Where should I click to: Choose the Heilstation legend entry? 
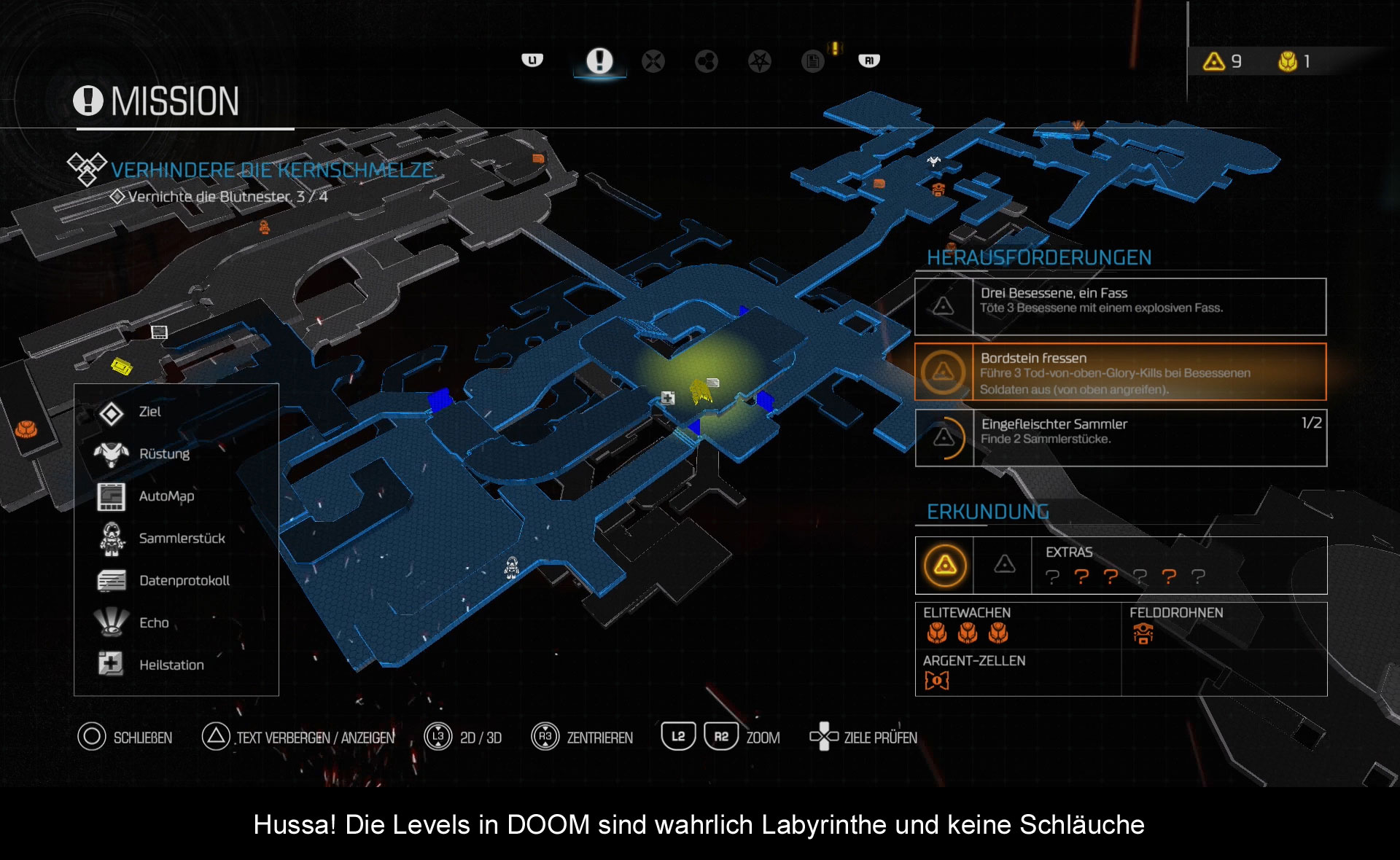tap(171, 665)
